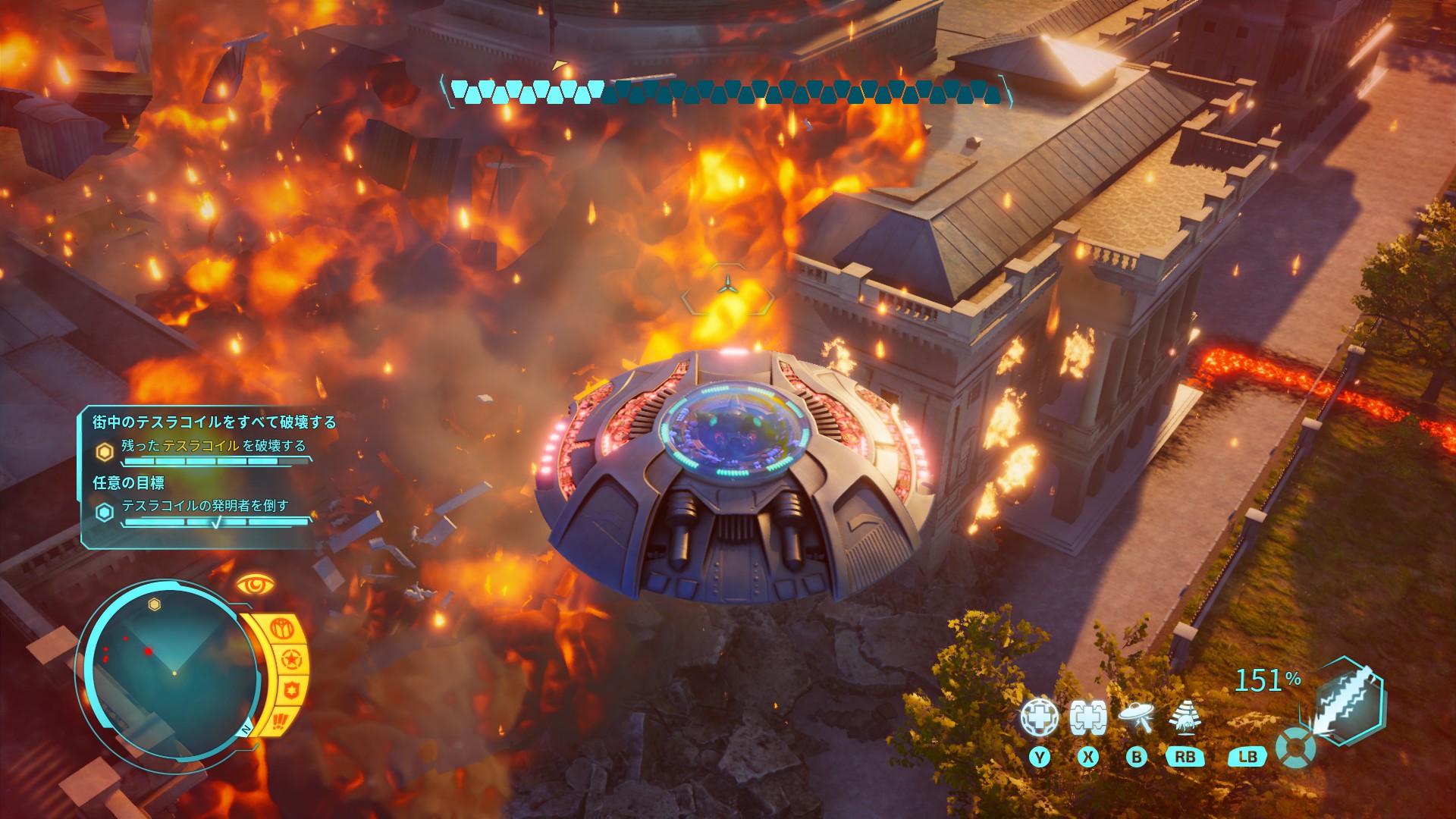Click the circular radar minimap
Viewport: 1456px width, 819px height.
pyautogui.click(x=174, y=673)
